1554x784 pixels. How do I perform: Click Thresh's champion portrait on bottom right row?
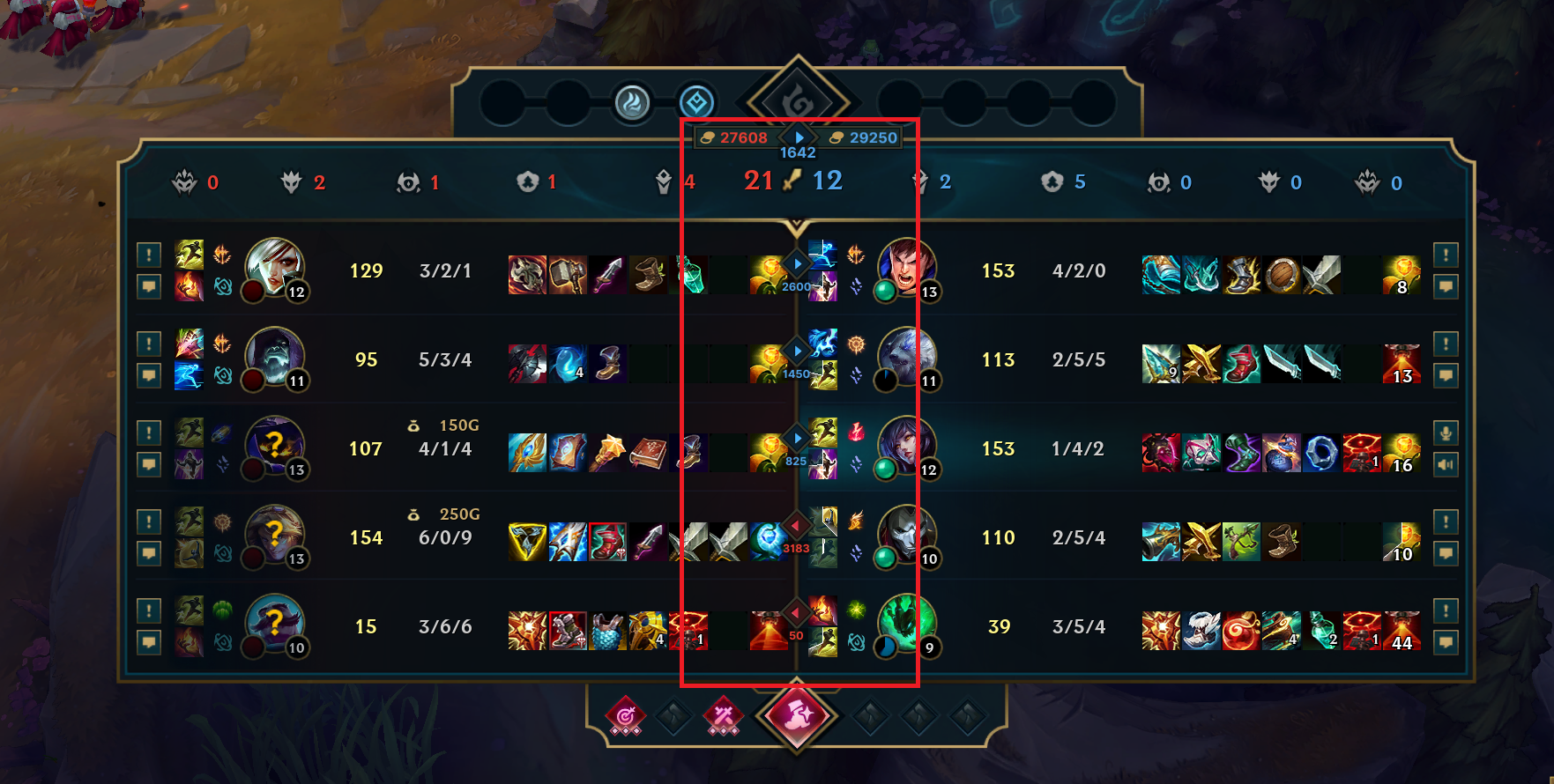click(907, 625)
